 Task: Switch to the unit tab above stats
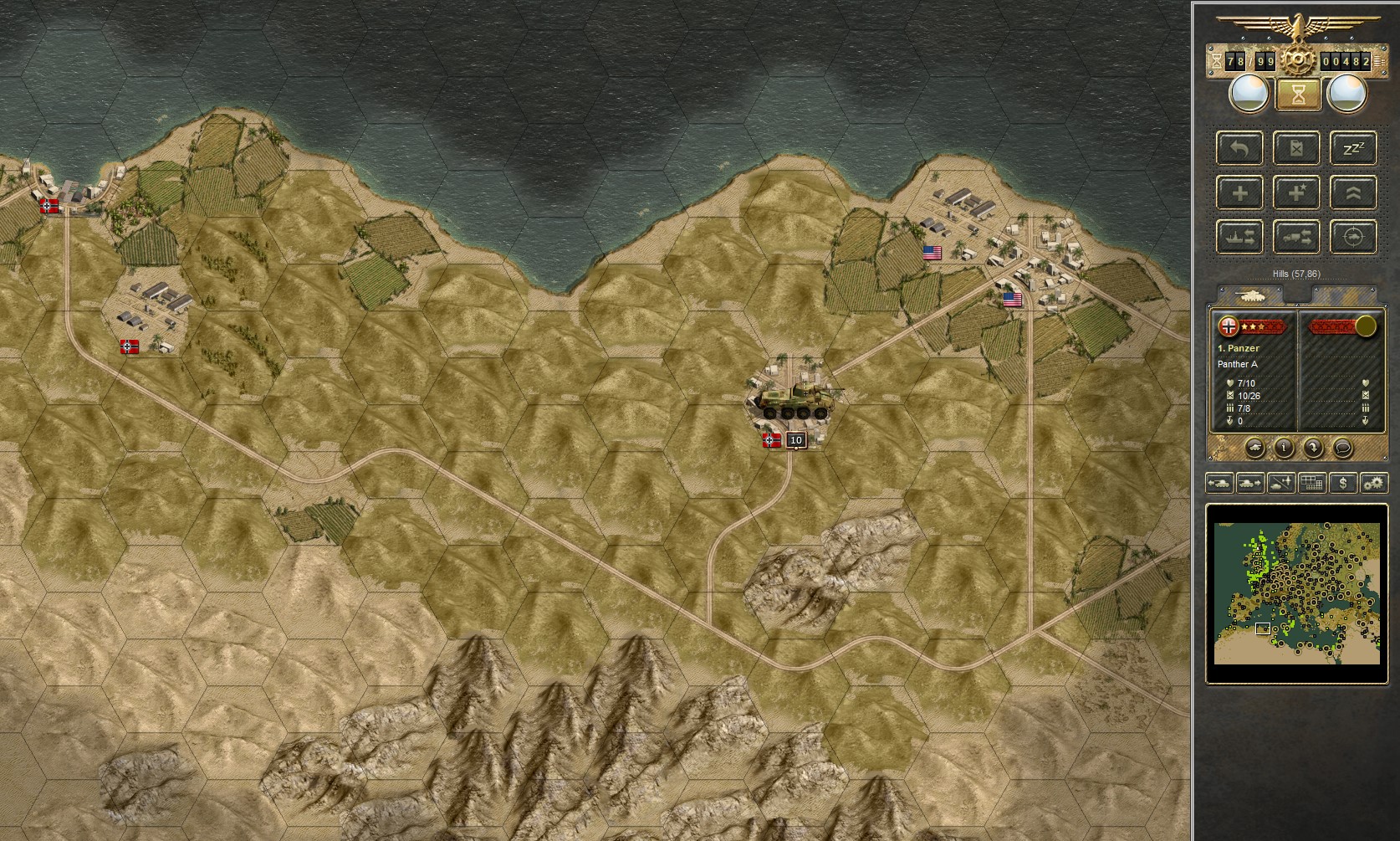(x=1249, y=295)
